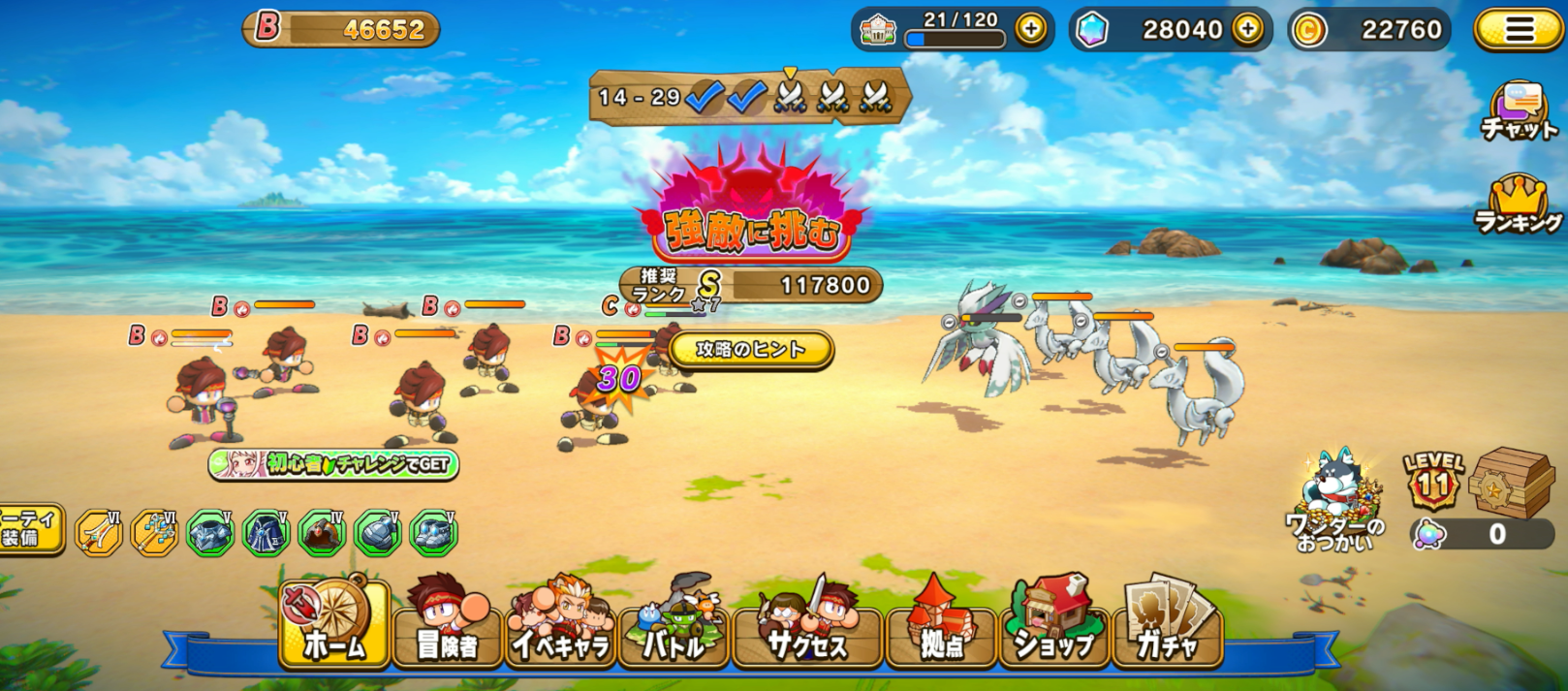This screenshot has height=691, width=1568.
Task: Open the 拠点 (Base) tab
Action: [x=940, y=625]
